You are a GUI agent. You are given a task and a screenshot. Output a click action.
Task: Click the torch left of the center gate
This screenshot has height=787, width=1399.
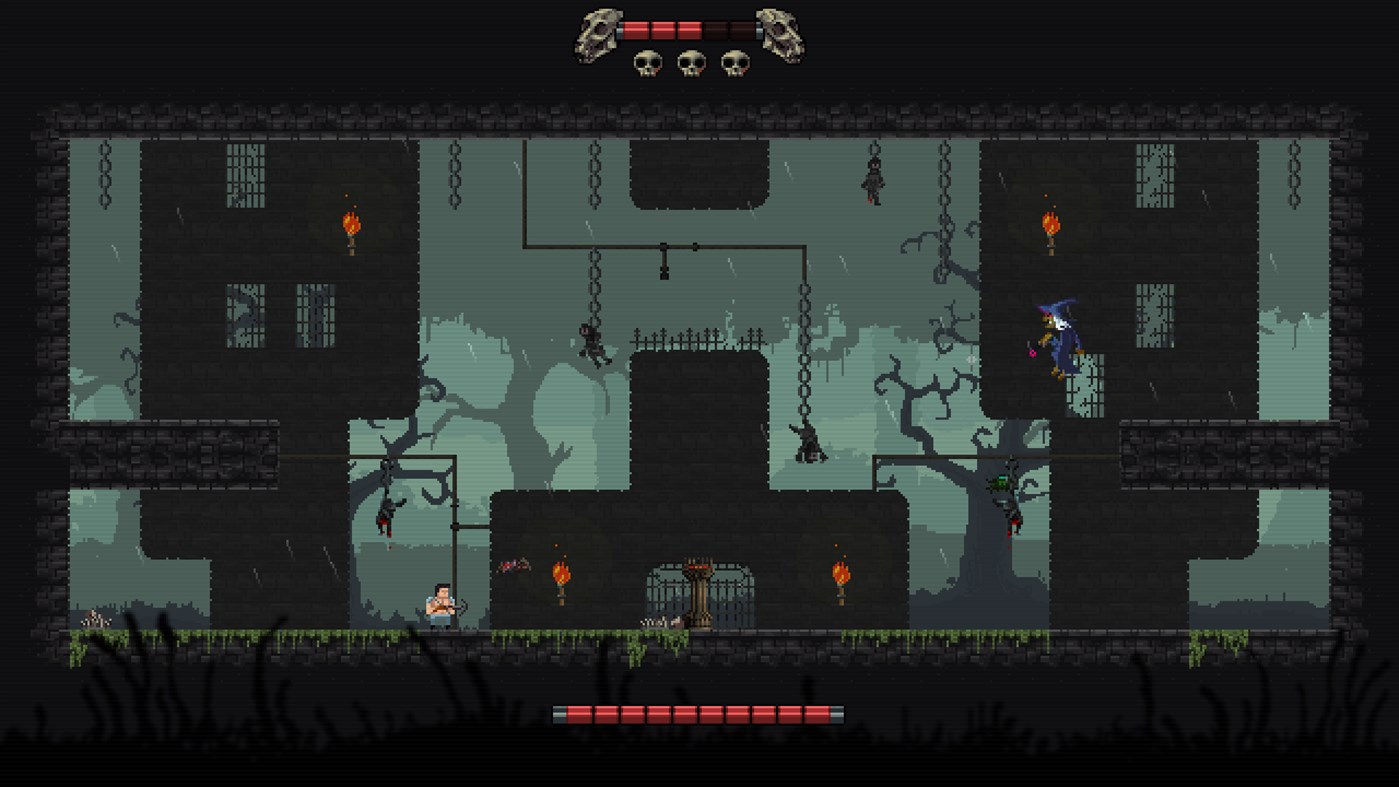563,575
